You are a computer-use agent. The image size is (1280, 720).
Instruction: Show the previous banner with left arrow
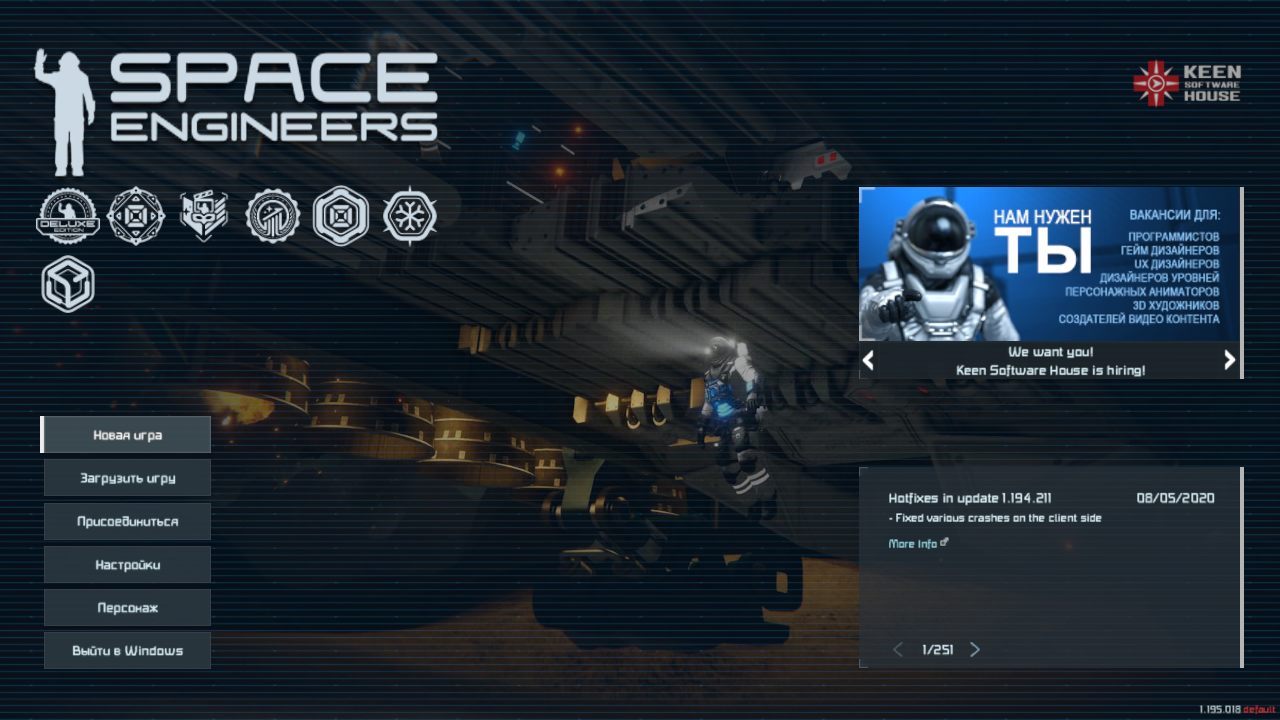point(869,360)
